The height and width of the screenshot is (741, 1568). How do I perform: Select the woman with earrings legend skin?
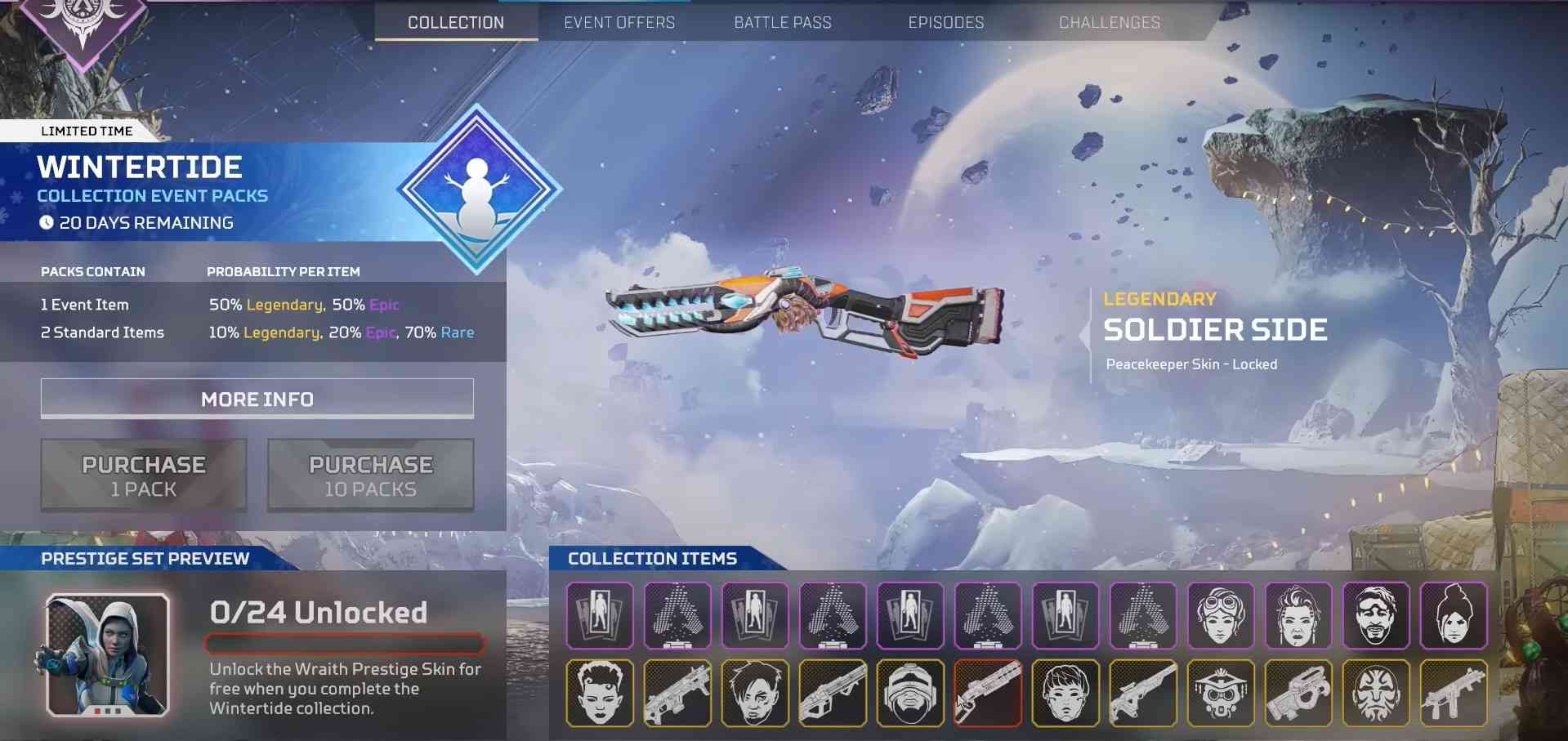[1298, 615]
